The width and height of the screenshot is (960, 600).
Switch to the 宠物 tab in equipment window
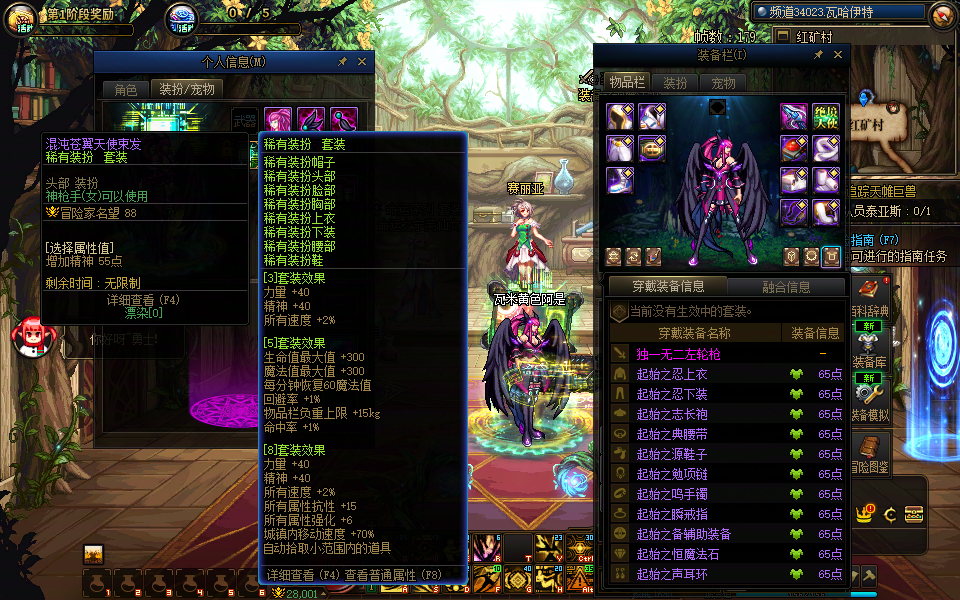coord(722,83)
